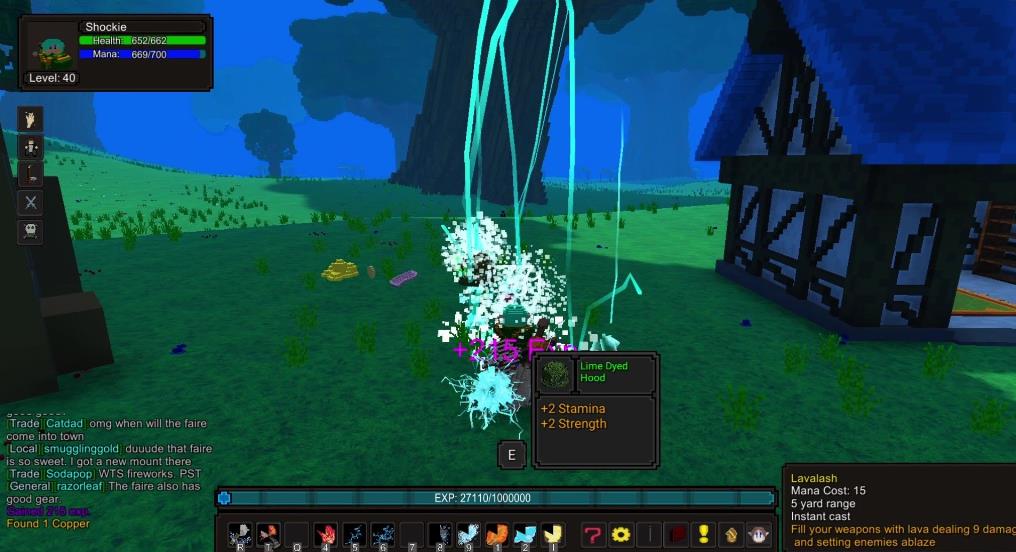Screen dimensions: 1016x552
Task: Cast the blue lightning ability in slot 6
Action: click(x=382, y=535)
